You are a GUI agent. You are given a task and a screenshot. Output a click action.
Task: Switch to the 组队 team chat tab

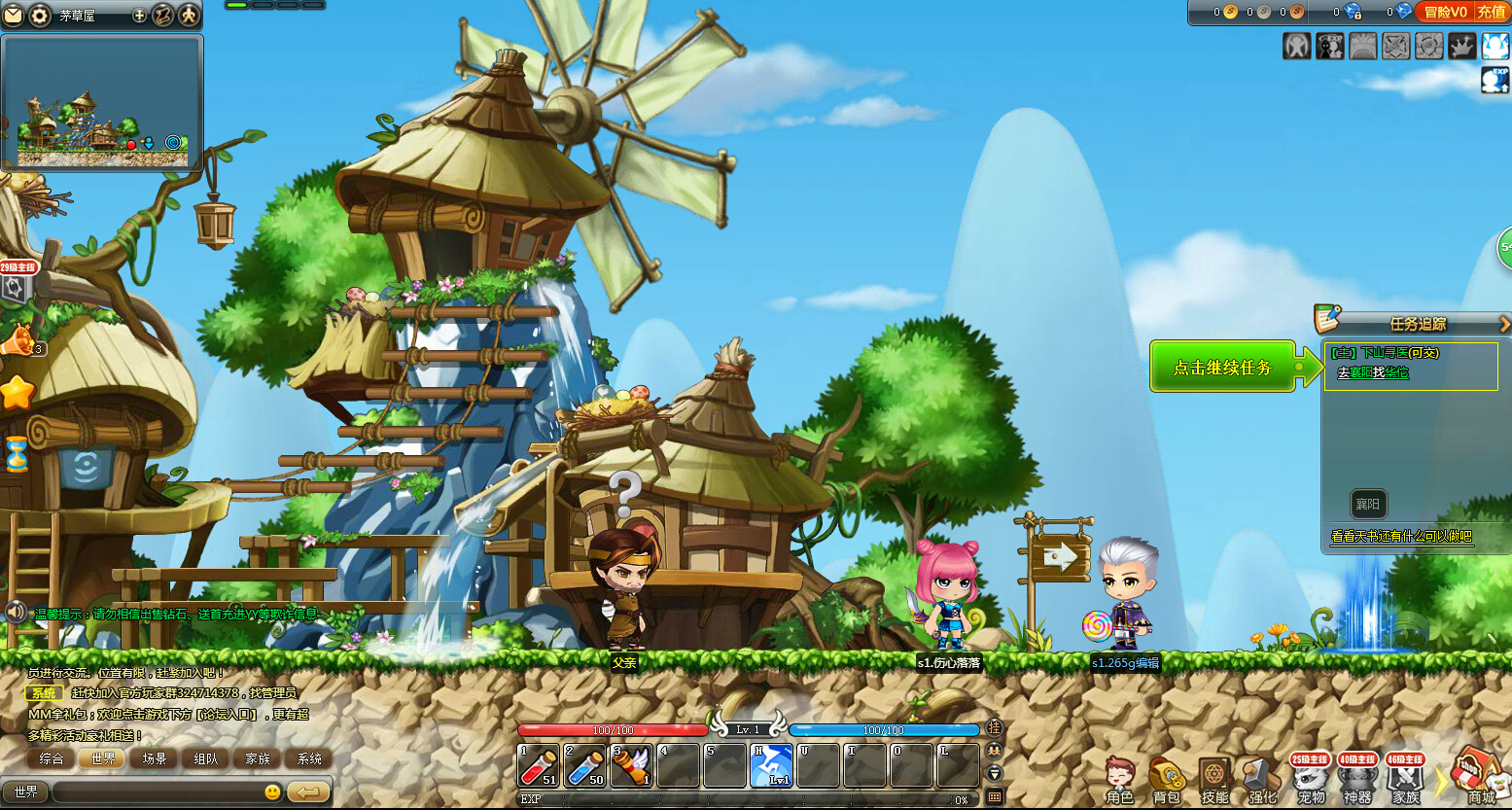[x=206, y=758]
